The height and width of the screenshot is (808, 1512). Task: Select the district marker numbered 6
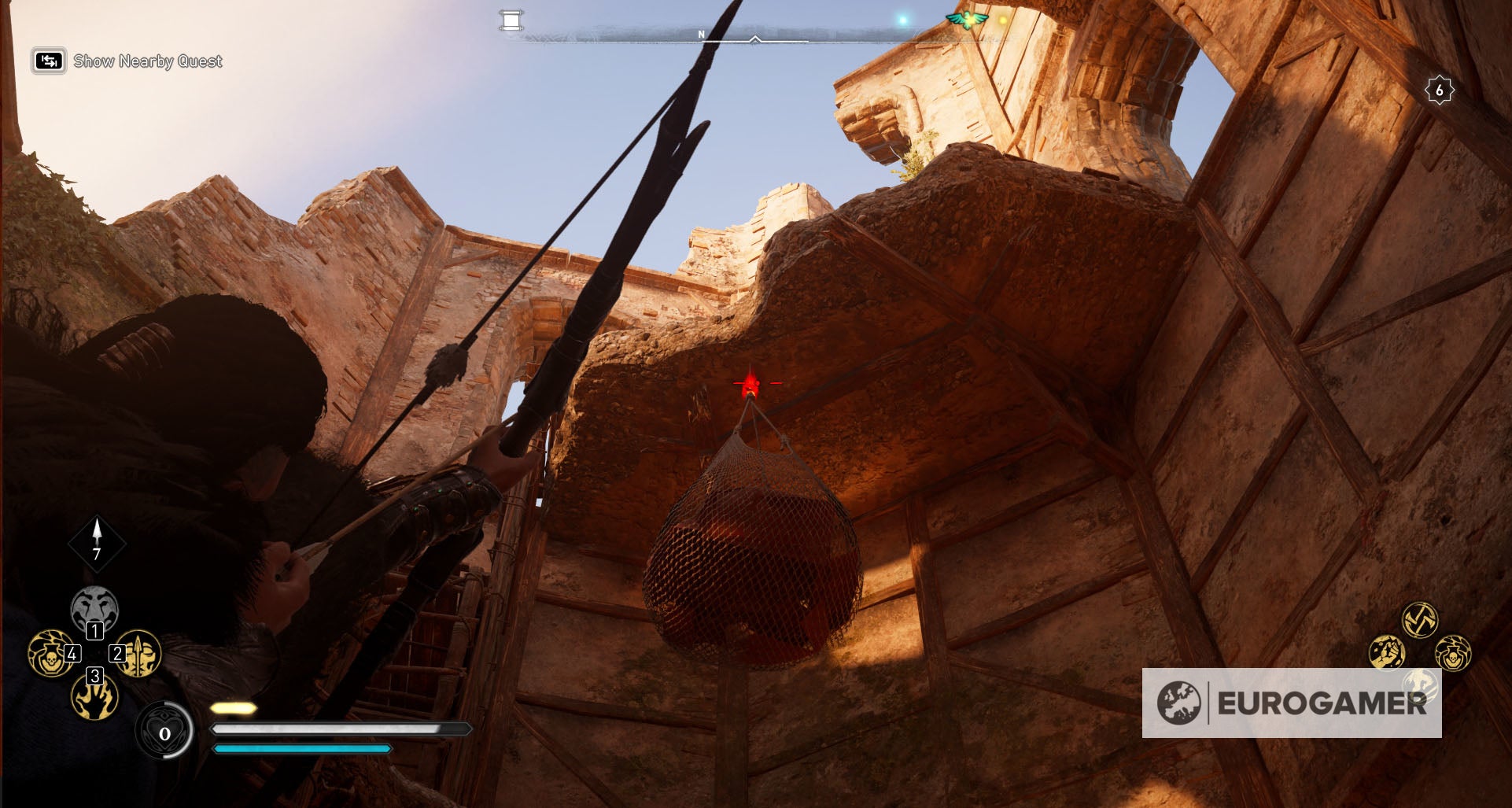(x=1440, y=90)
